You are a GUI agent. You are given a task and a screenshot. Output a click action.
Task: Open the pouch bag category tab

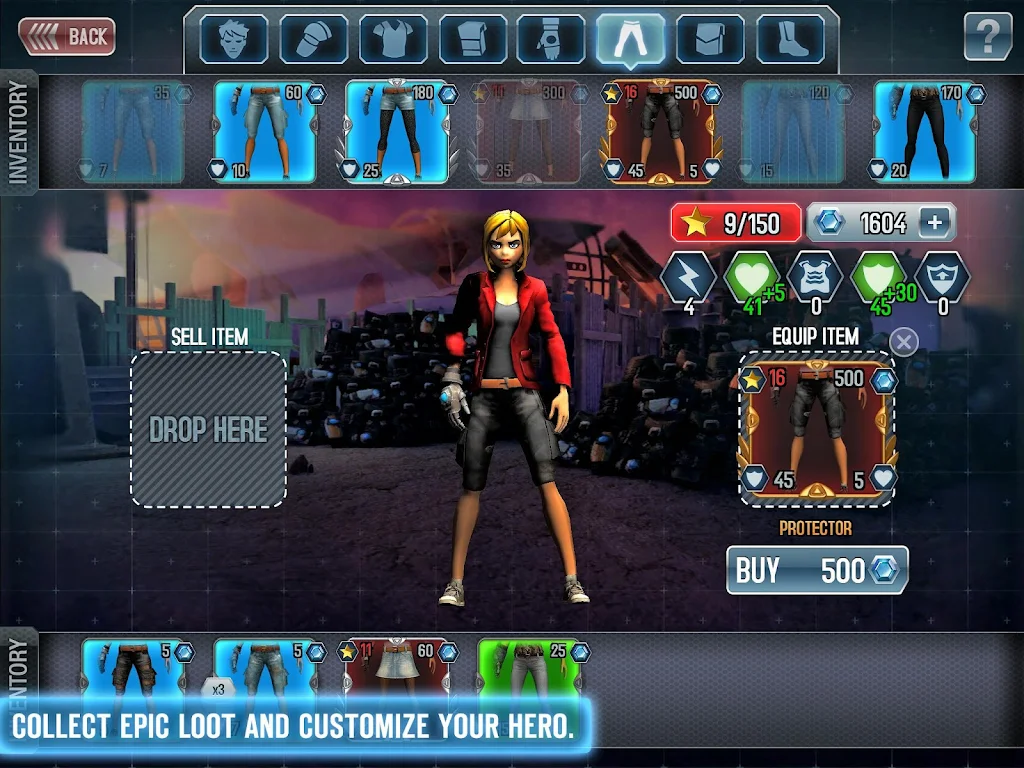(x=710, y=39)
